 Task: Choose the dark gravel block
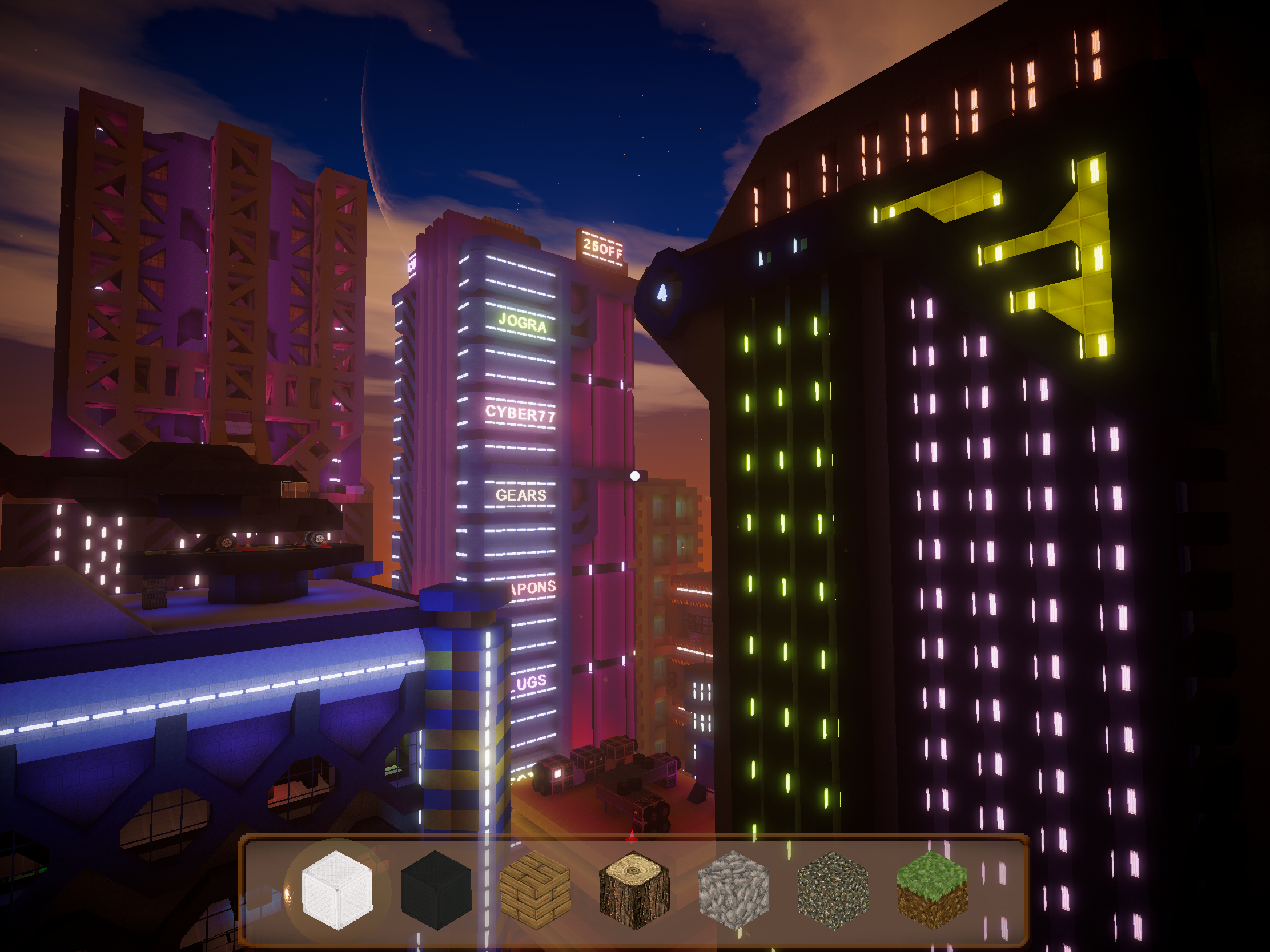(833, 890)
